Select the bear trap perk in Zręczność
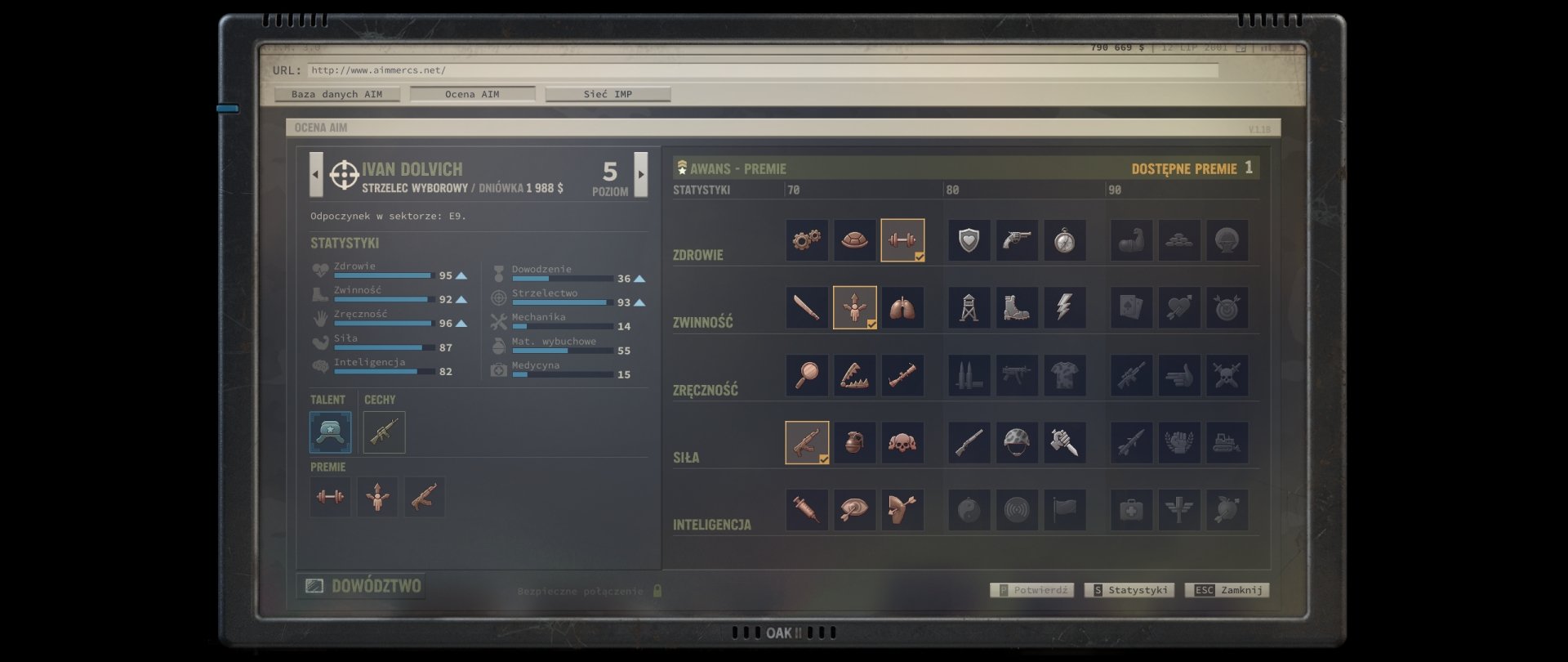This screenshot has height=662, width=1568. point(855,375)
